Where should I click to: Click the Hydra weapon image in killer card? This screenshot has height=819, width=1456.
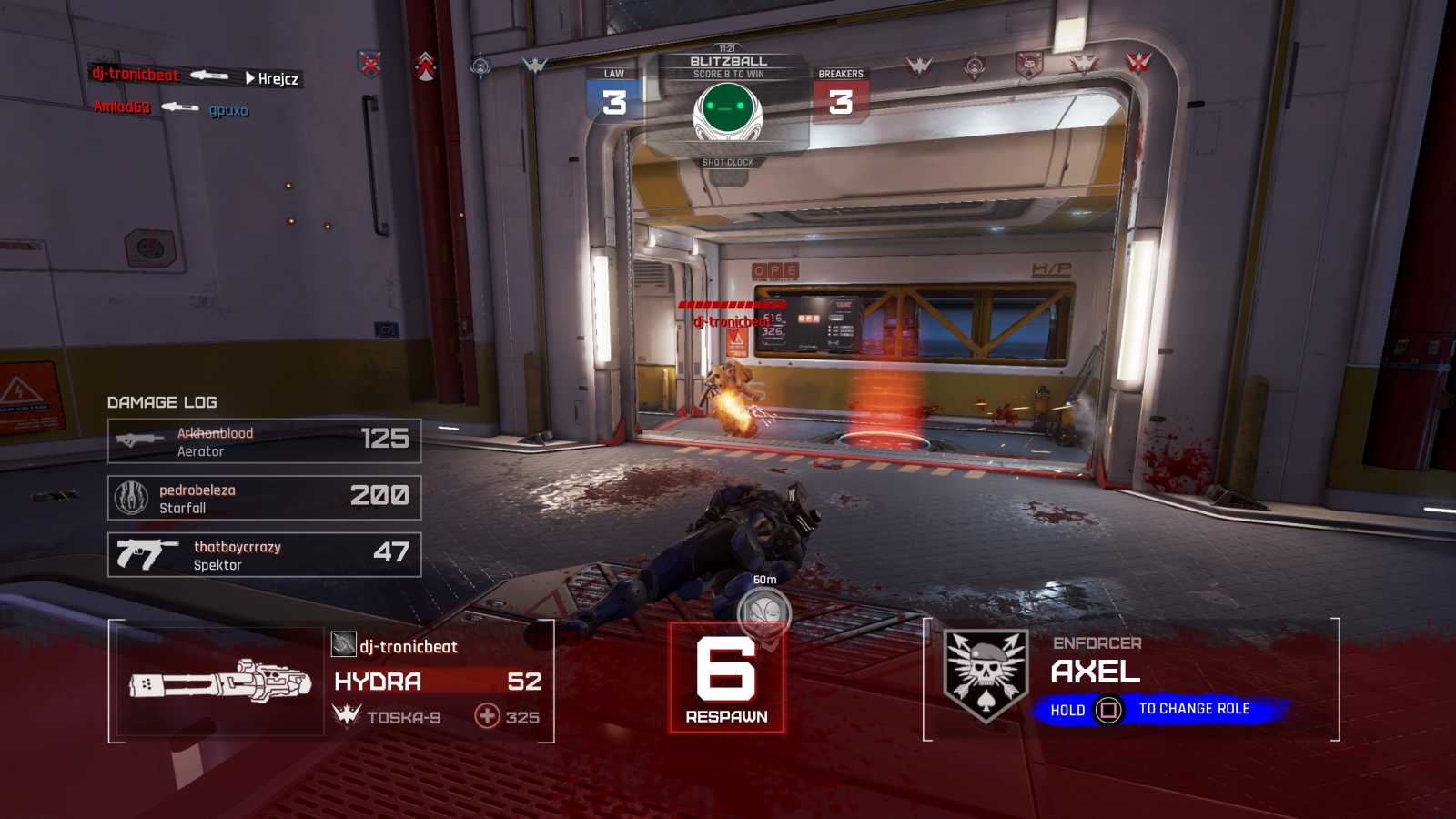[x=219, y=682]
